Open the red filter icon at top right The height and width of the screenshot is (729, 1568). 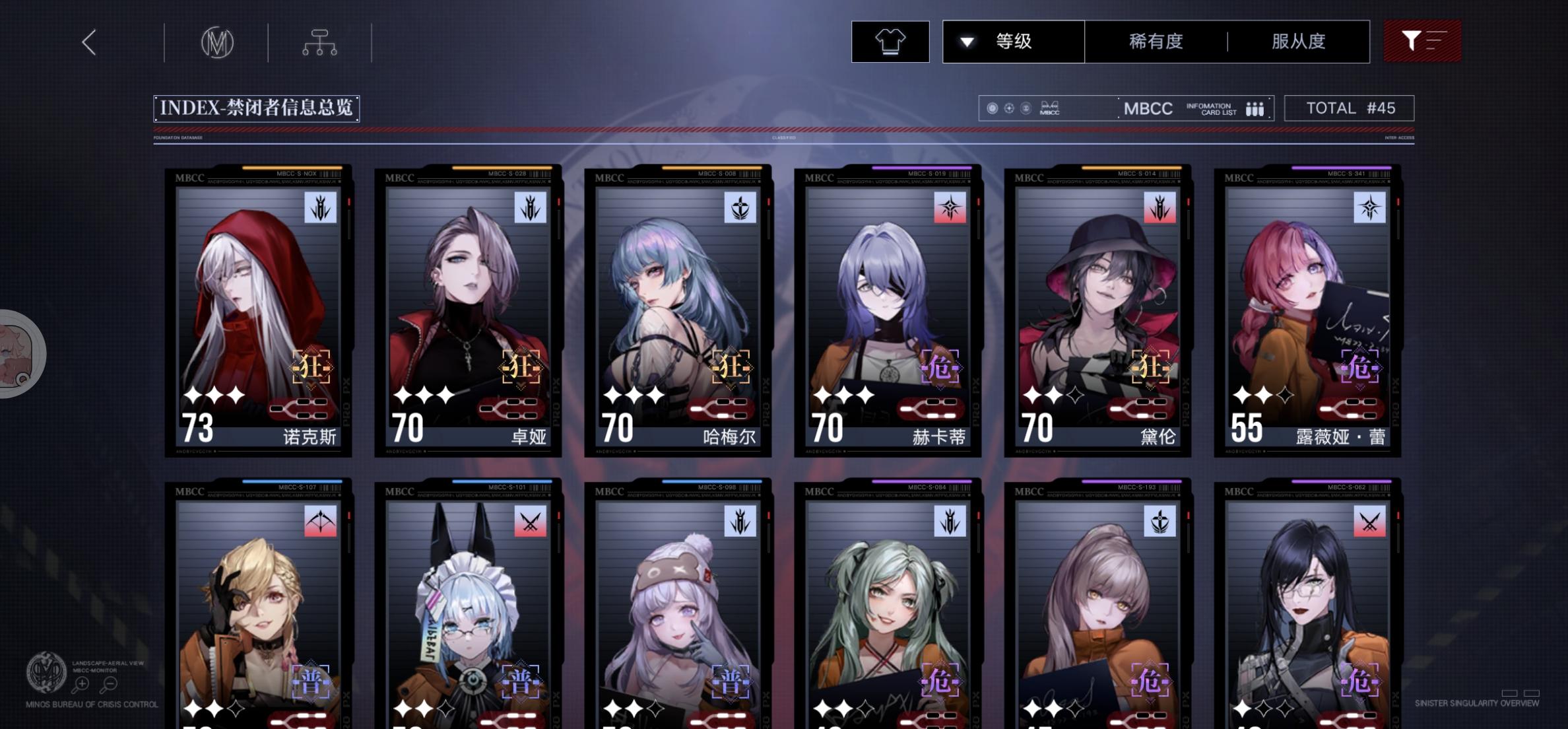pyautogui.click(x=1423, y=41)
